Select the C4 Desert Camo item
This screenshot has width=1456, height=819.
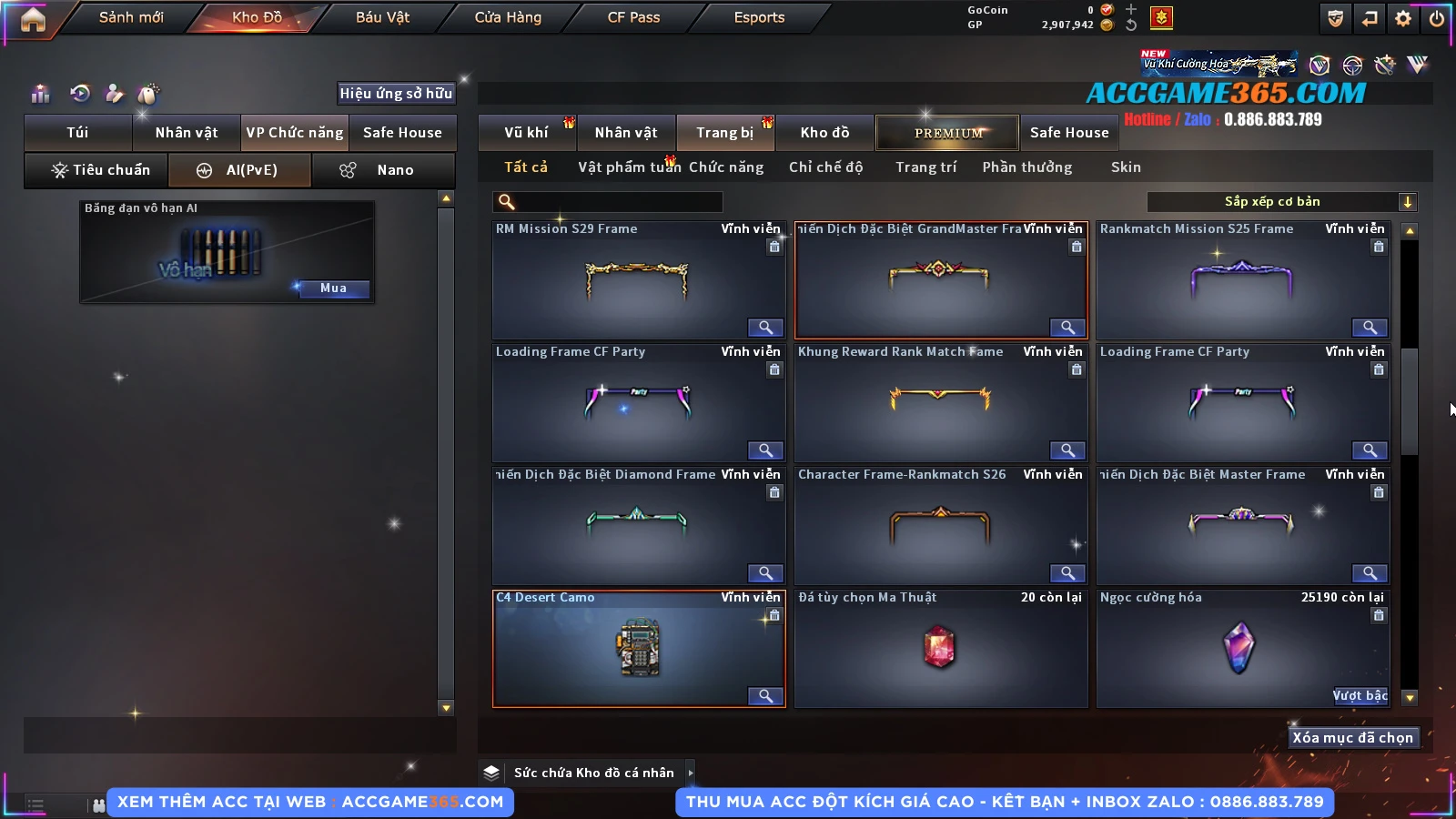638,650
